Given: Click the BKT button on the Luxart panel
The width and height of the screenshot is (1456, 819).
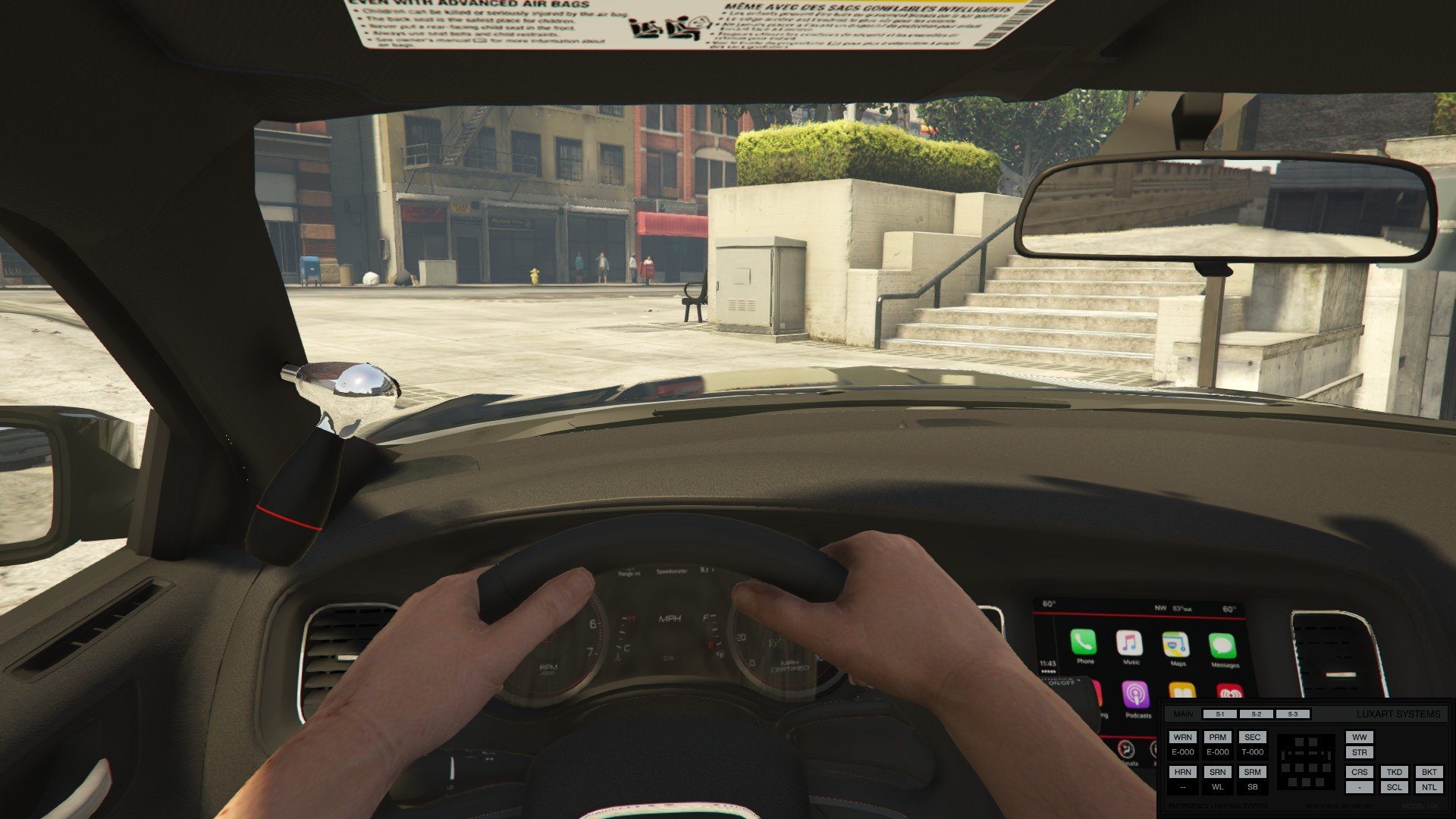Looking at the screenshot, I should 1429,772.
